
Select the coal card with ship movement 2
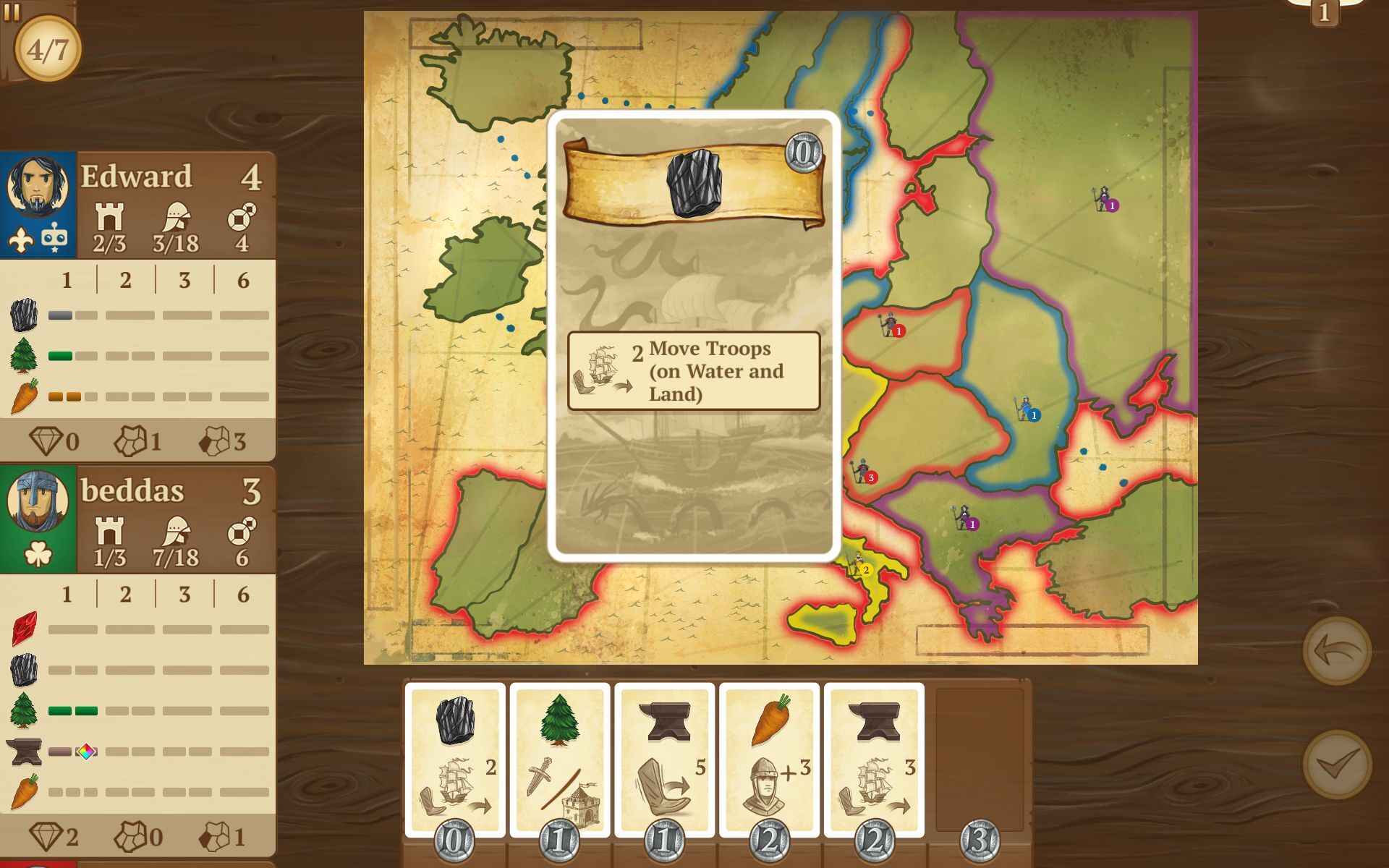point(455,759)
